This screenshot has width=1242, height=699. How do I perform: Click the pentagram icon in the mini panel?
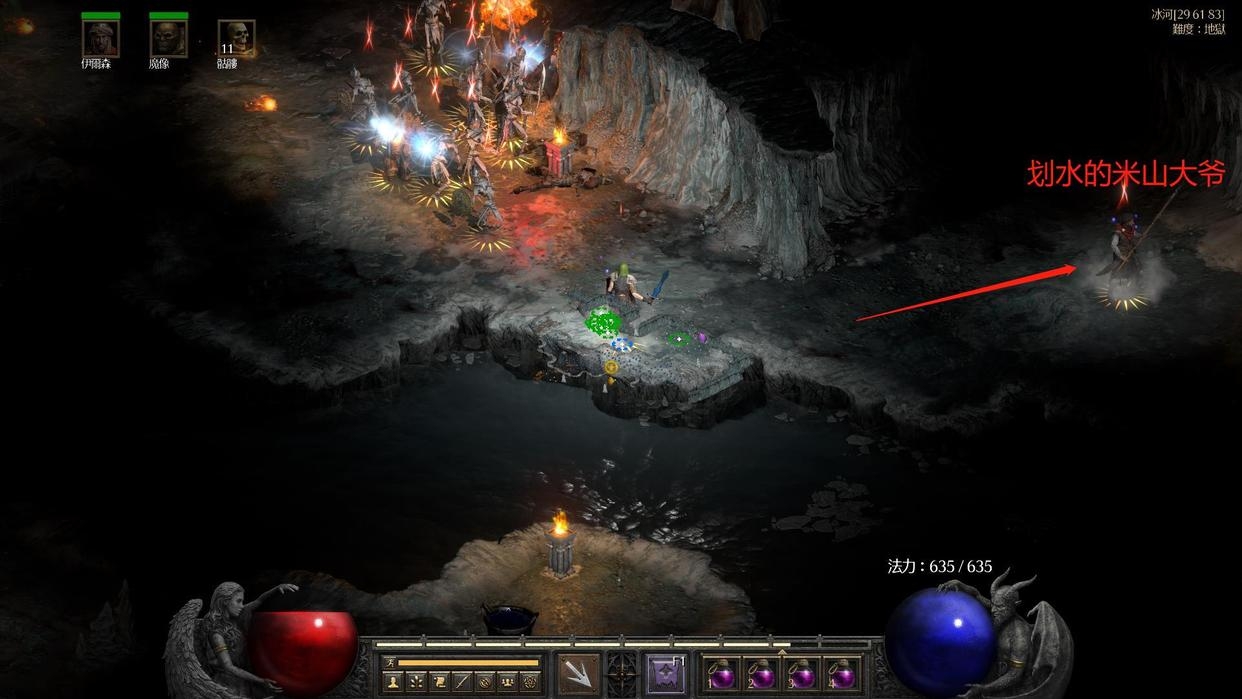530,682
